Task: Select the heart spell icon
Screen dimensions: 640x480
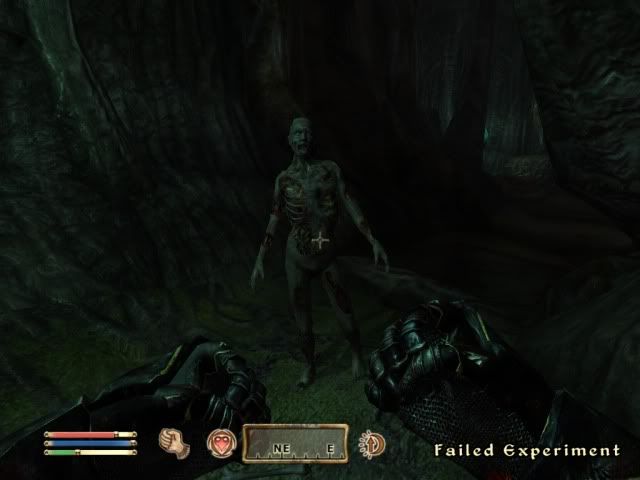Action: pos(220,443)
